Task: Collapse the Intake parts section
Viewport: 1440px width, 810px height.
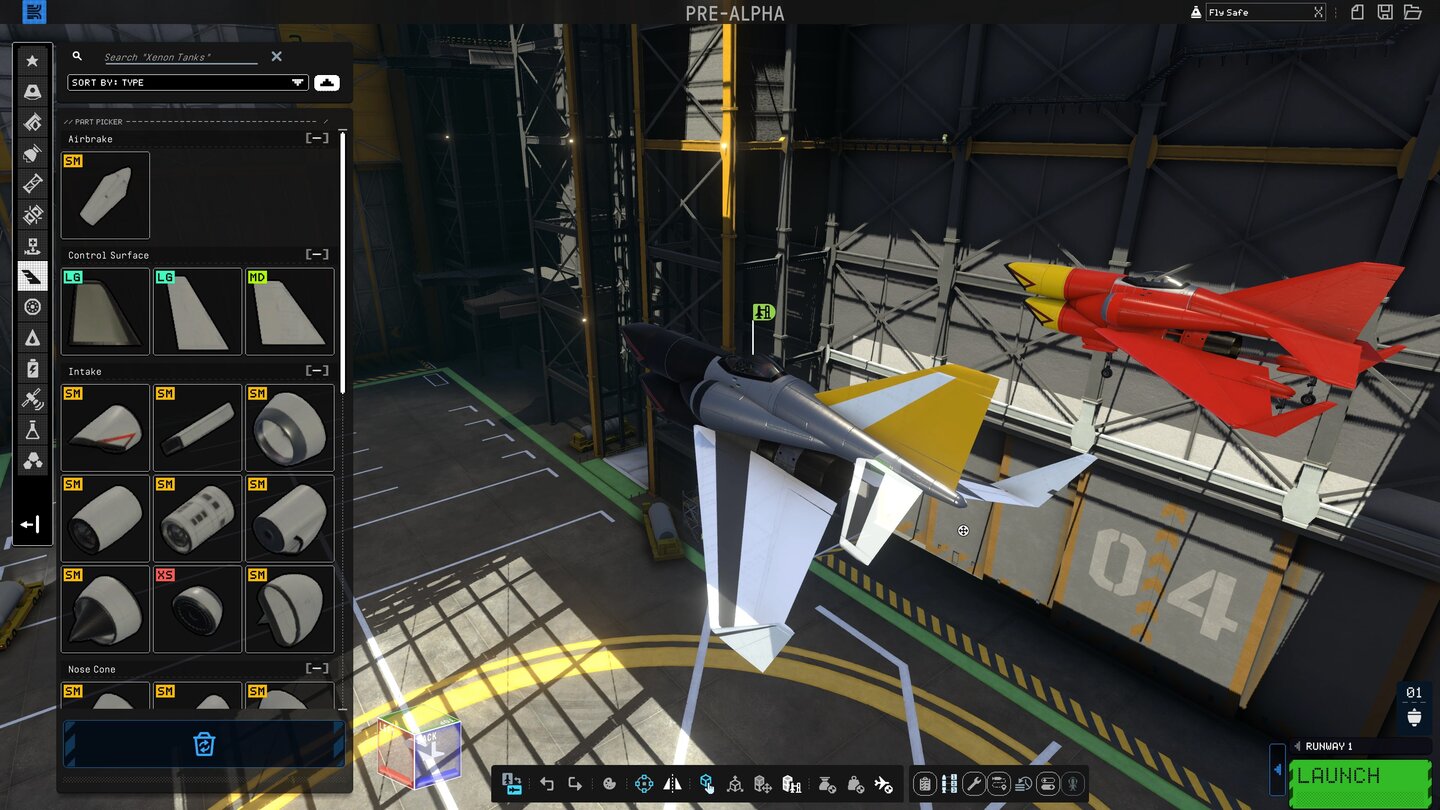Action: coord(317,371)
